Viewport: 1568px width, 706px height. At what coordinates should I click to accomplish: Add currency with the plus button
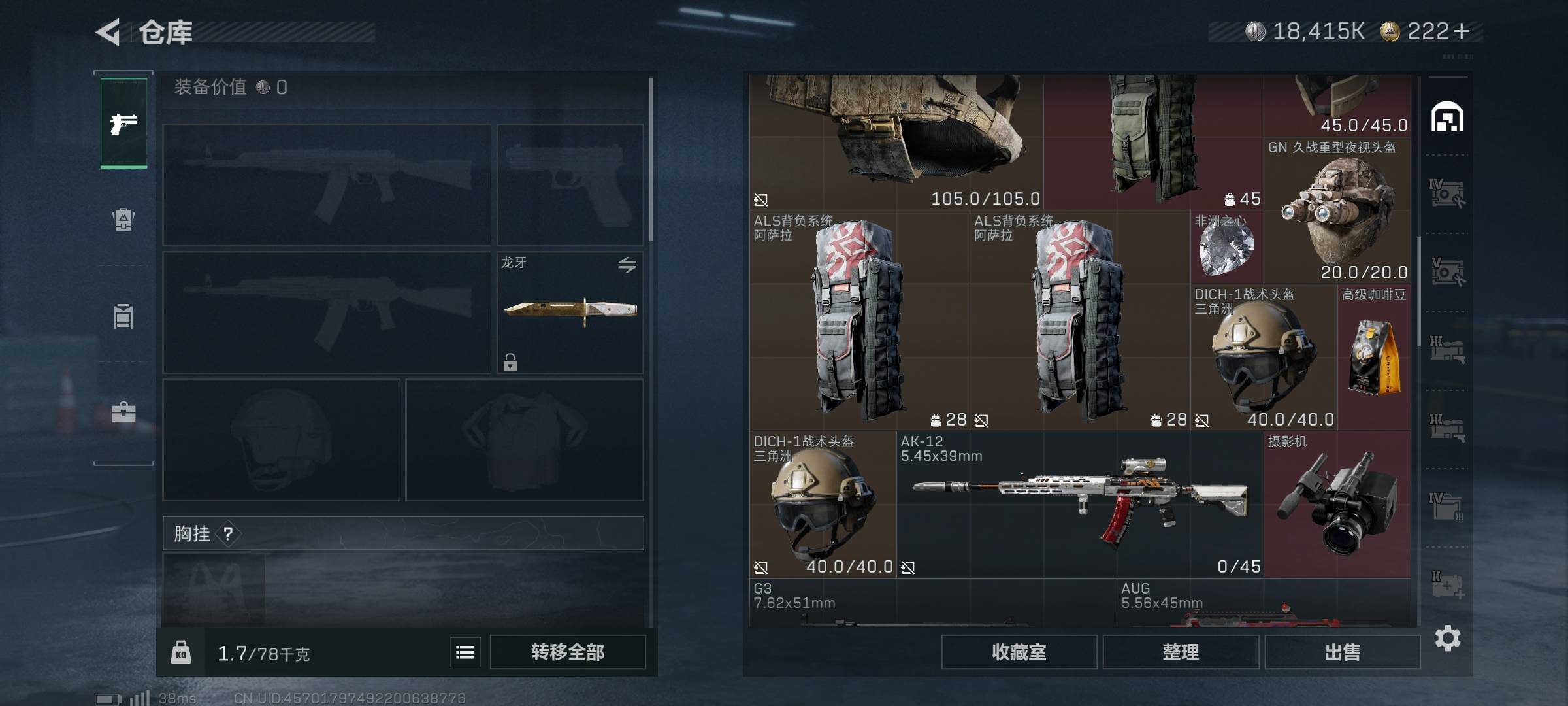click(x=1462, y=31)
